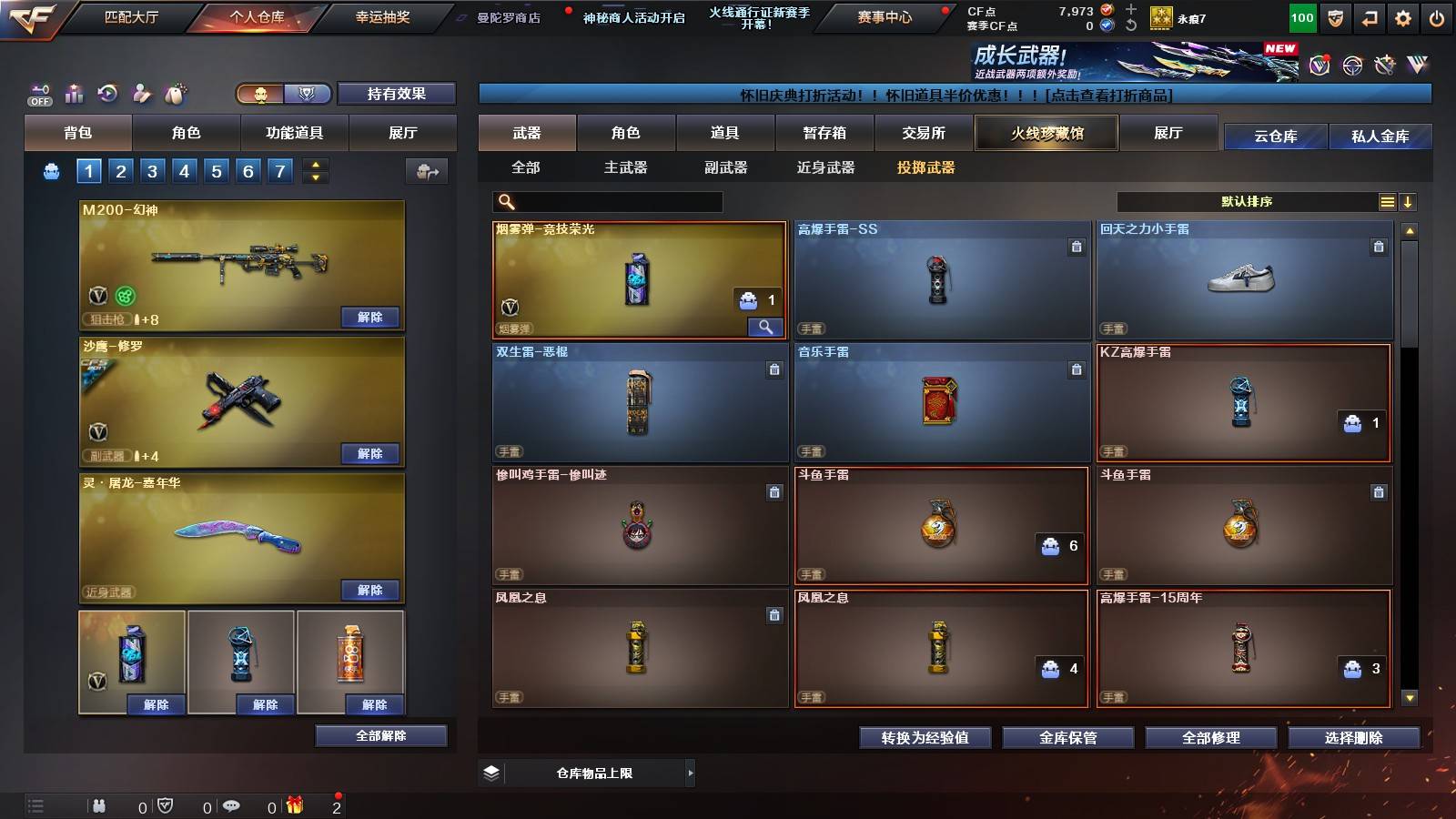Click the descending sort arrow next to 默认排序

coord(1409,201)
